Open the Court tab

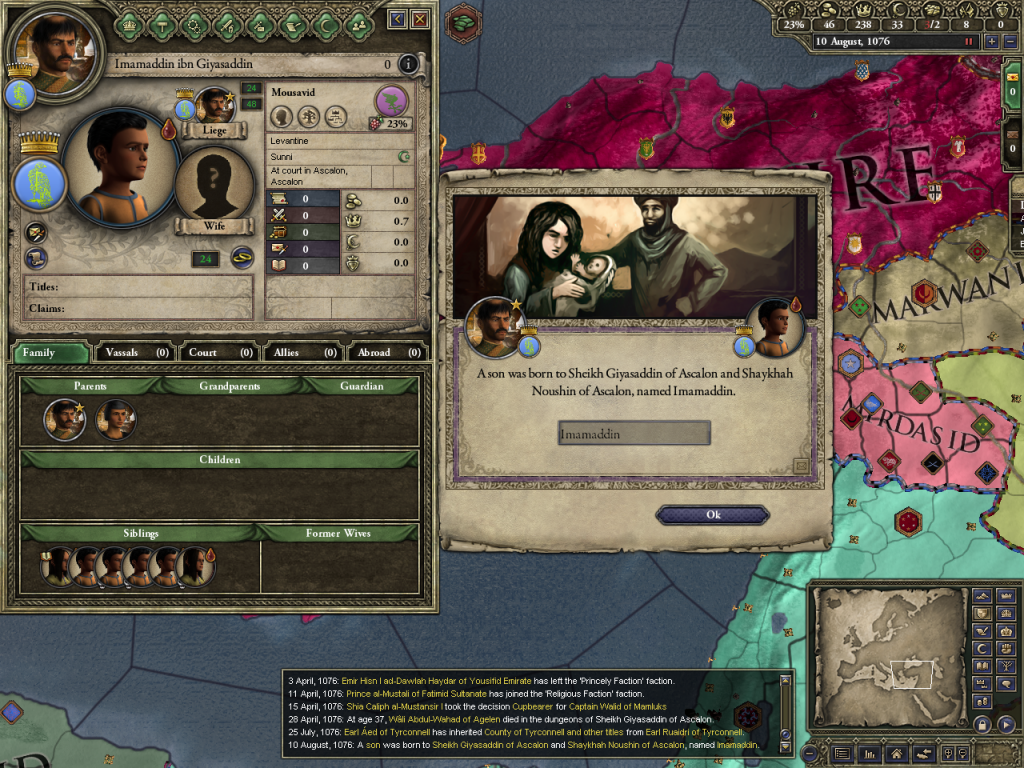[x=219, y=352]
